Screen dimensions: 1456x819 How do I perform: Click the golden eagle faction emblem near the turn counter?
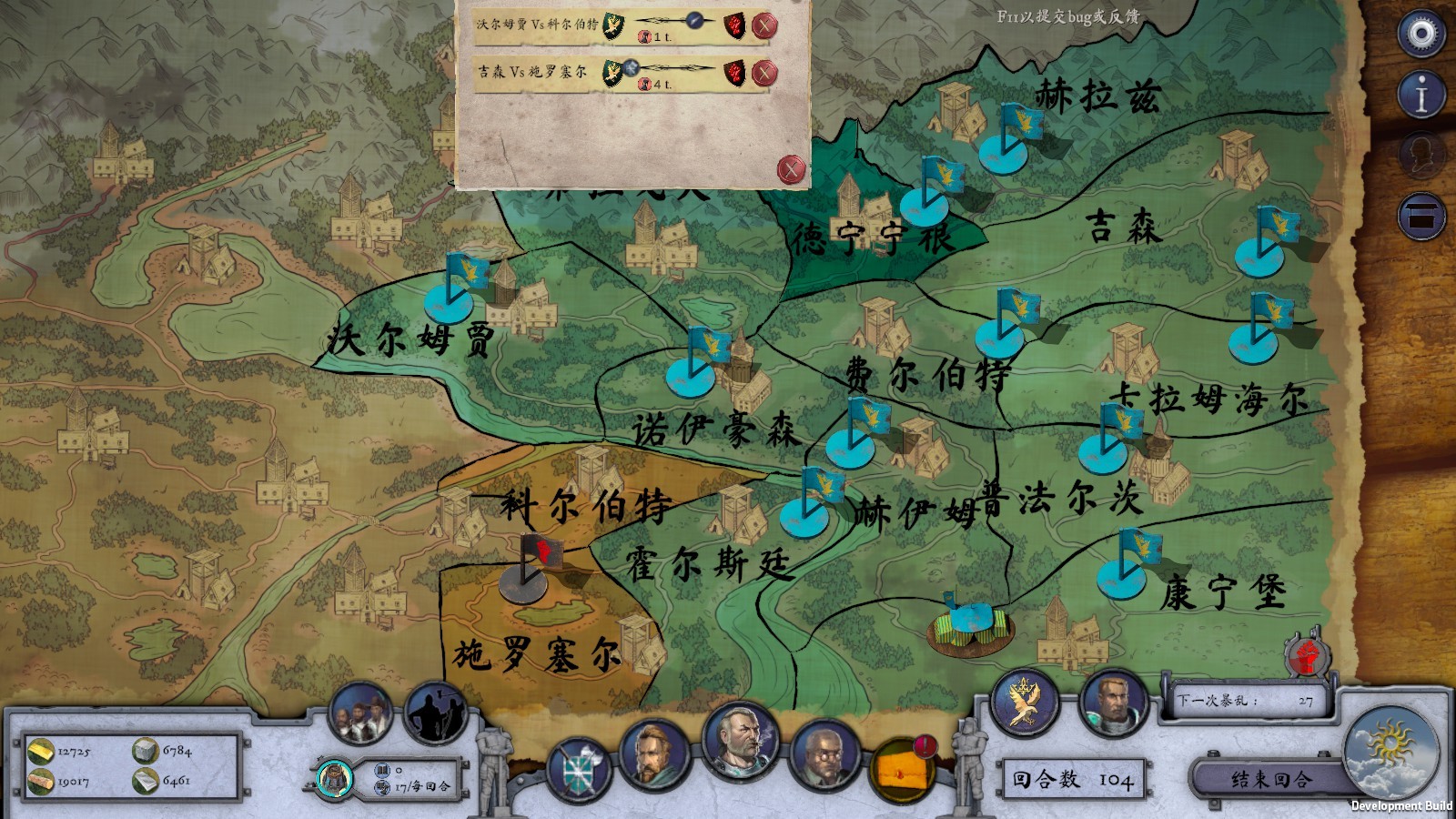(x=1025, y=705)
